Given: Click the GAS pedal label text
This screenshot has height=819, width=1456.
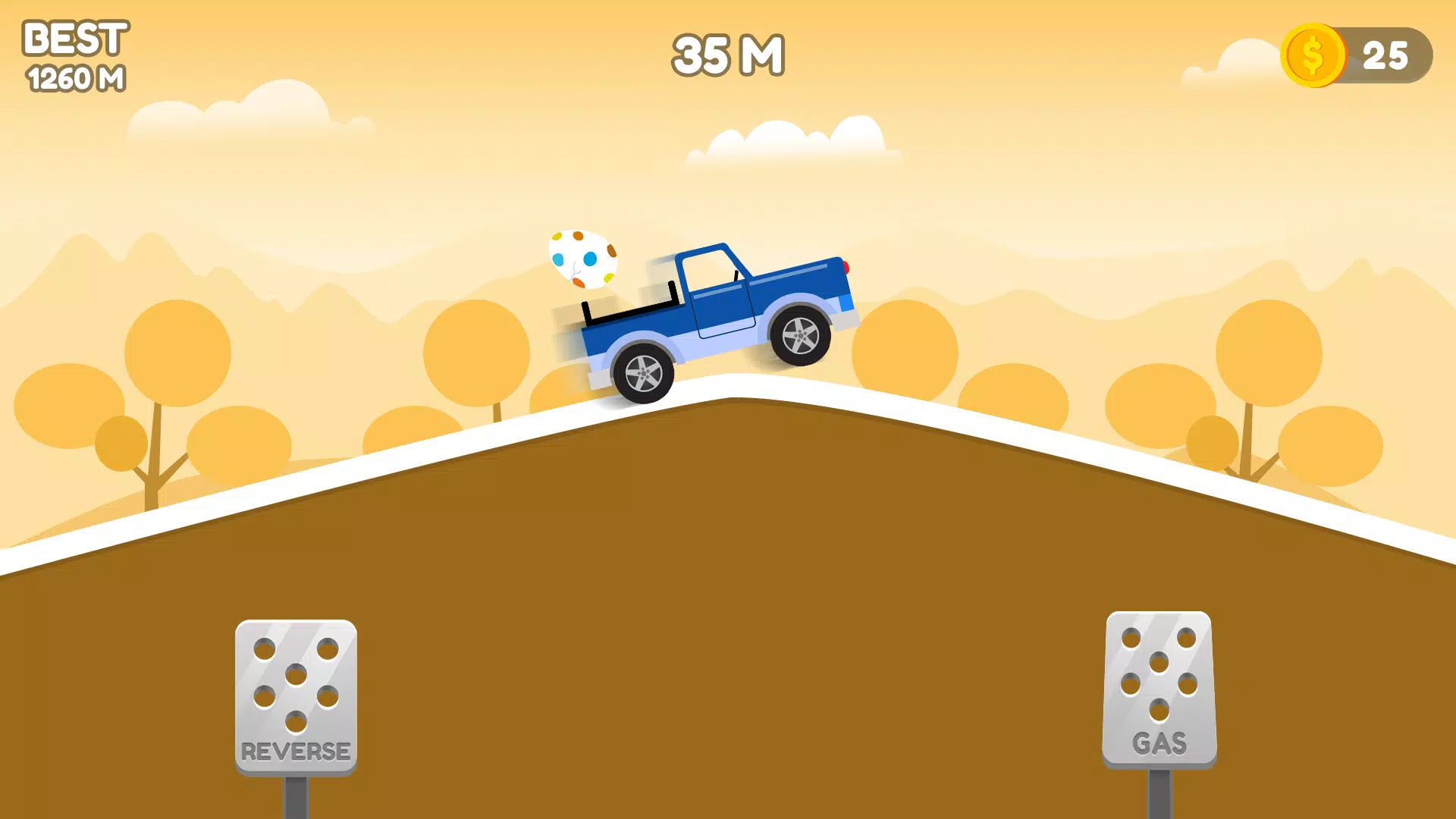Looking at the screenshot, I should point(1159,744).
